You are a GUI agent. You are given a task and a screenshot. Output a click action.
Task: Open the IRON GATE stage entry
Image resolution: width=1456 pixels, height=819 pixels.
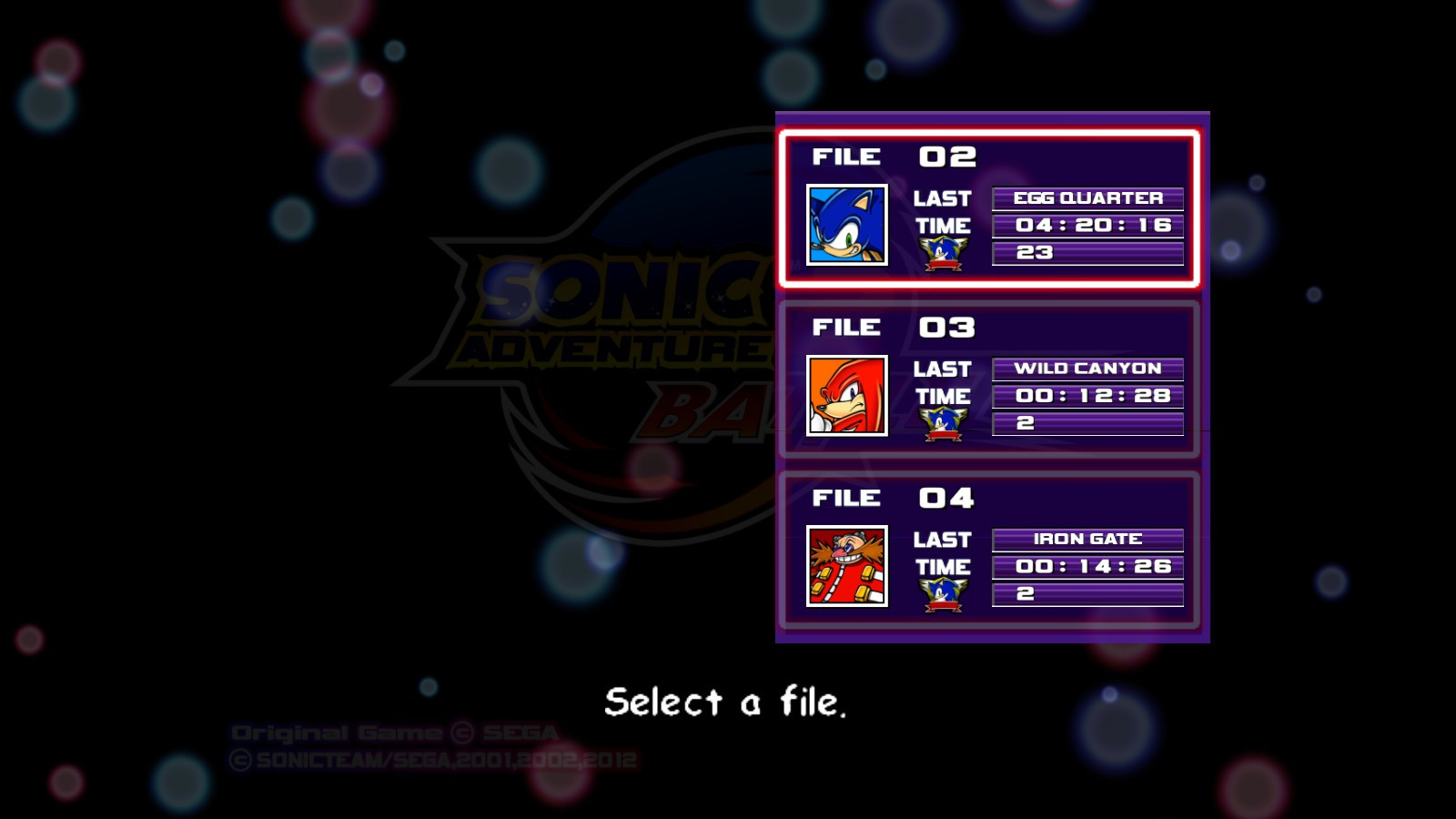pyautogui.click(x=1087, y=539)
